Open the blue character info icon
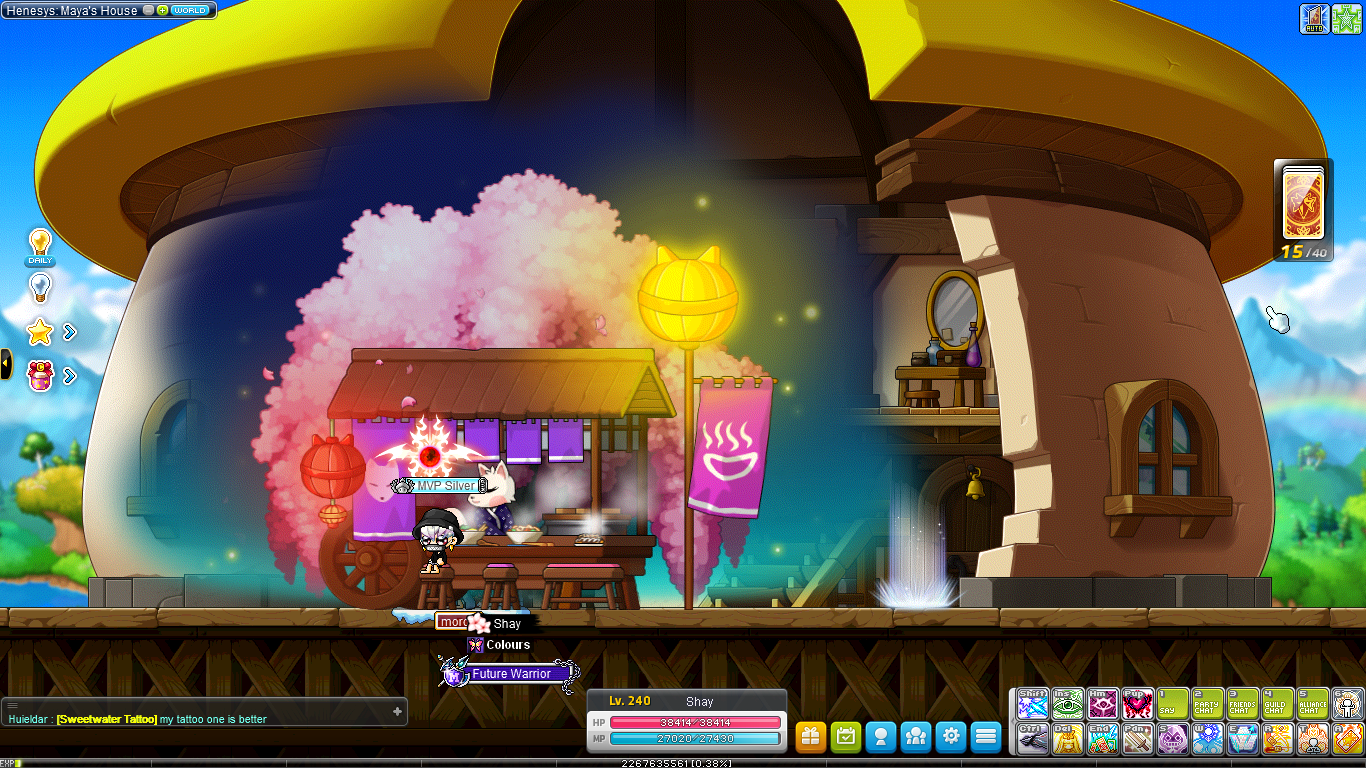The image size is (1366, 768). click(x=880, y=737)
